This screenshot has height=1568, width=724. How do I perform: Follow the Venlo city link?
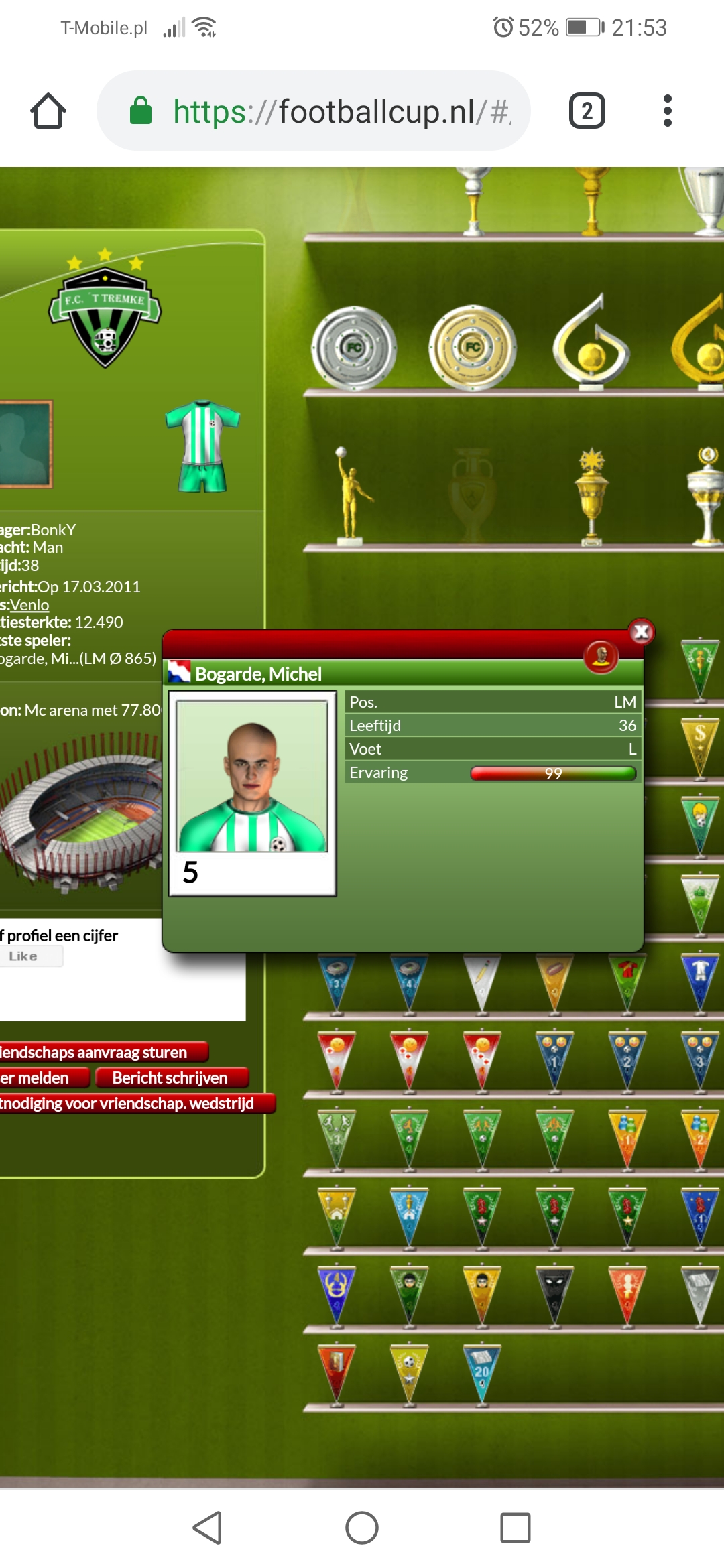click(29, 605)
